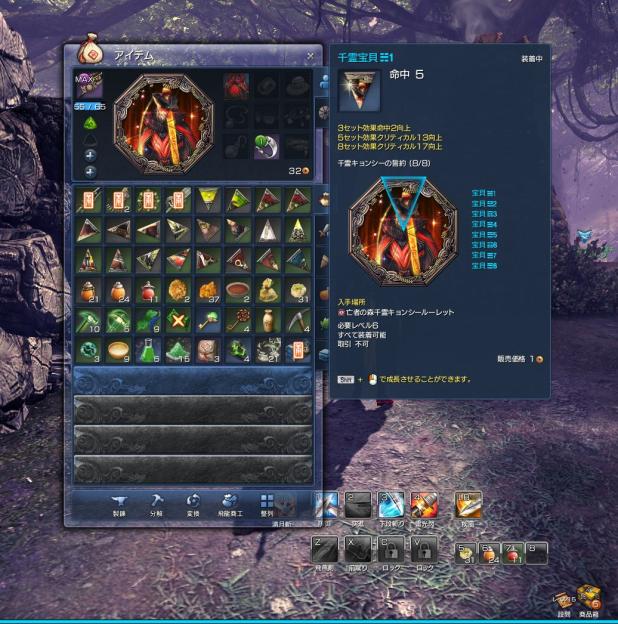The height and width of the screenshot is (624, 618).
Task: Pick the green X-marked item slot
Action: pos(178,320)
